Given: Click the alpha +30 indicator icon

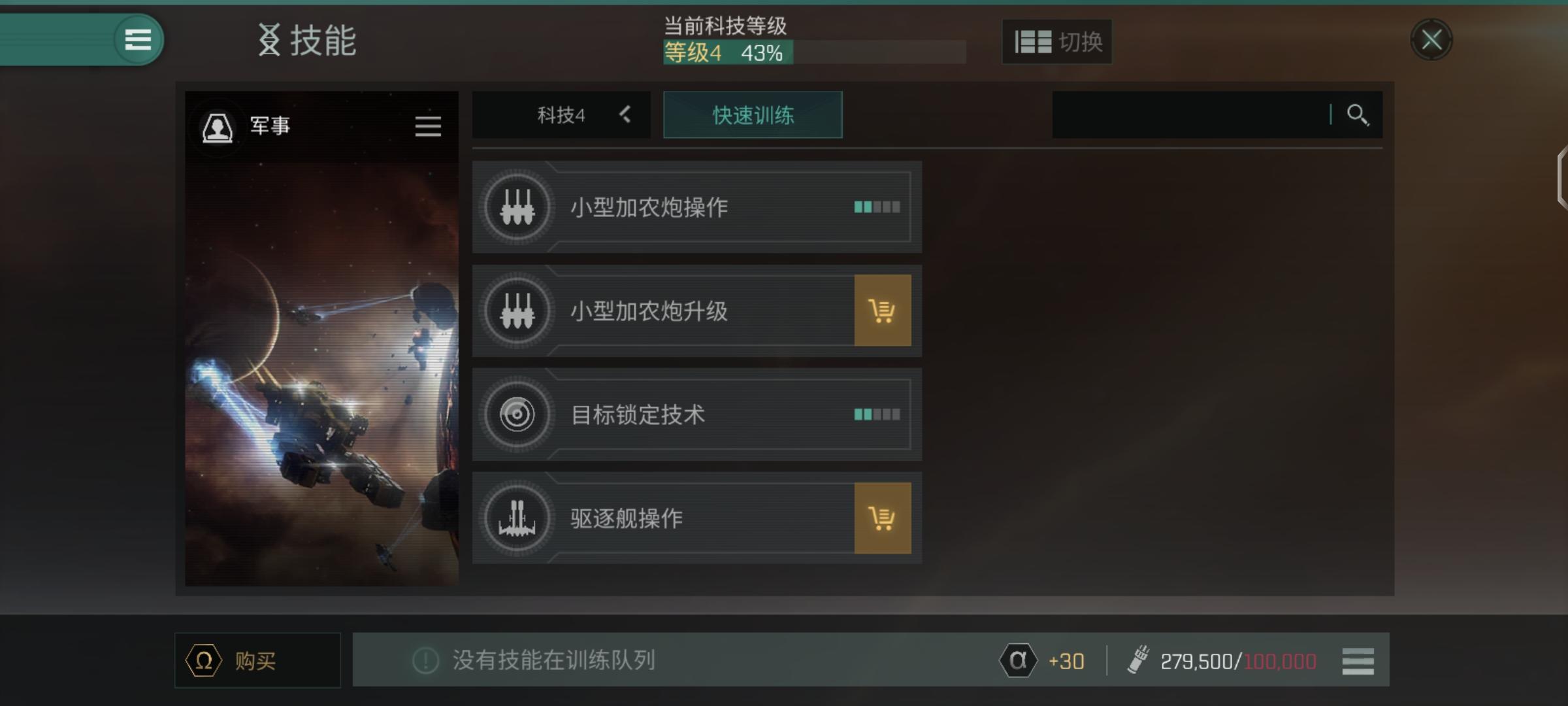Looking at the screenshot, I should tap(1017, 660).
